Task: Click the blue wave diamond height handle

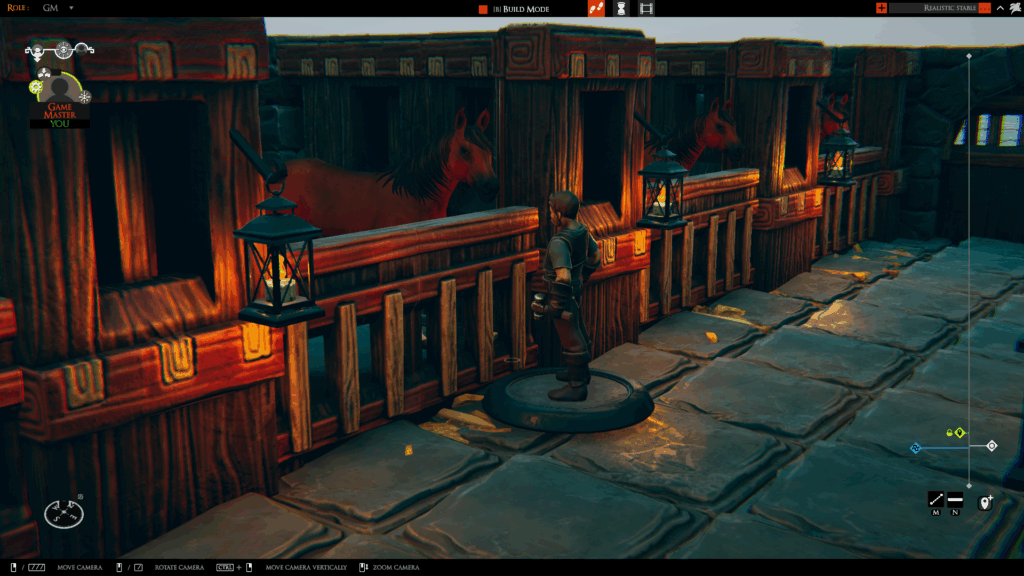Action: 915,448
